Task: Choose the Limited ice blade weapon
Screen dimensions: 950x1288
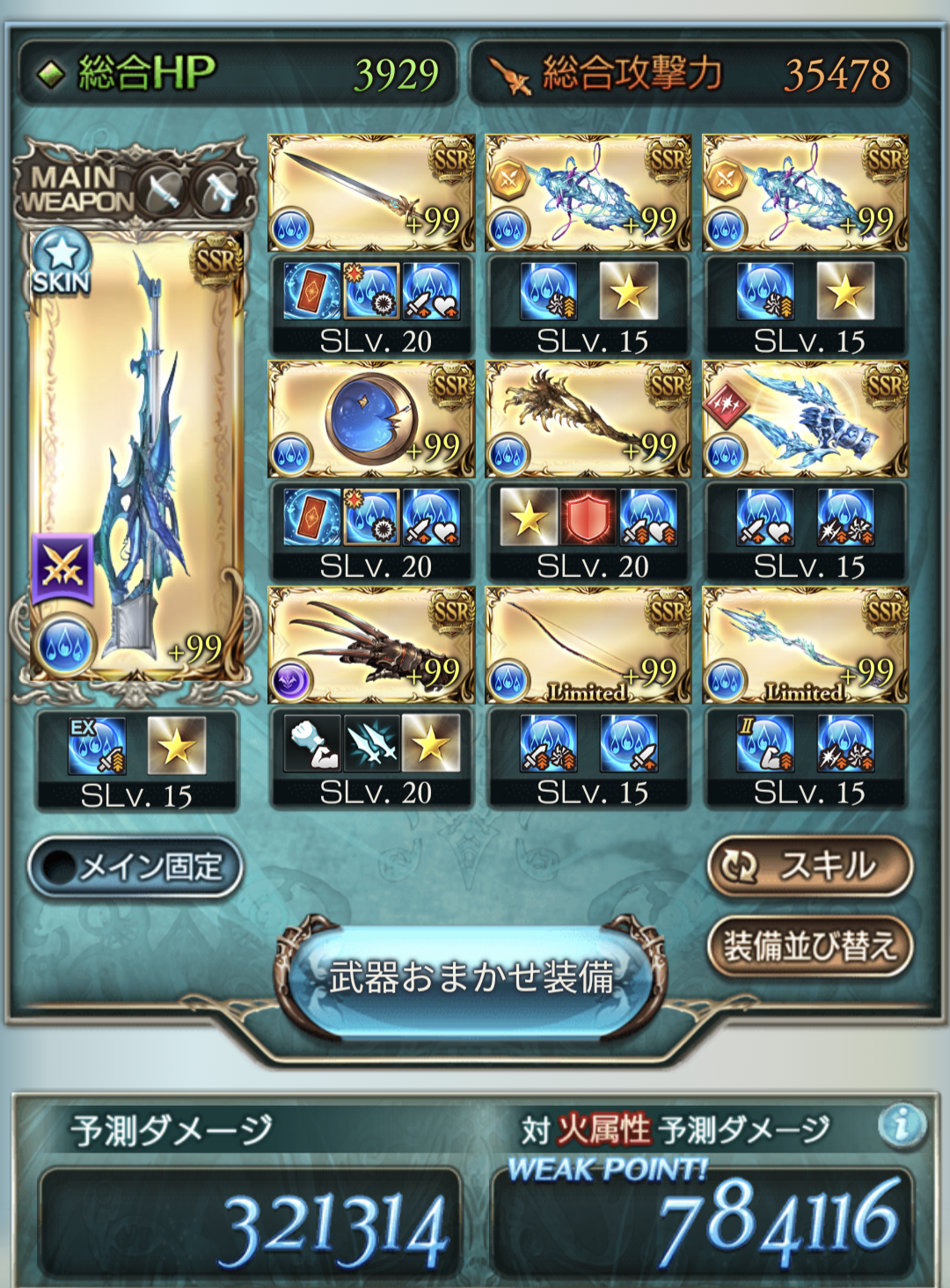Action: [x=805, y=645]
